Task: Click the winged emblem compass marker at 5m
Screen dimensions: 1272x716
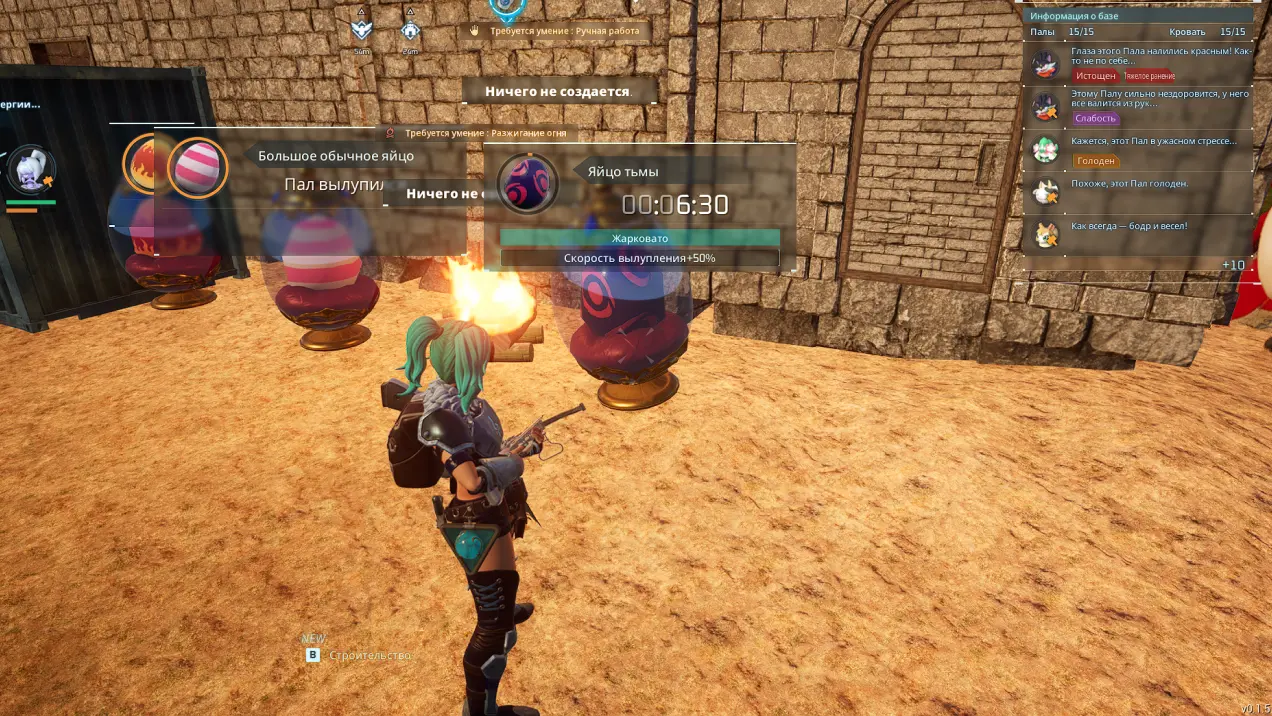Action: [361, 31]
